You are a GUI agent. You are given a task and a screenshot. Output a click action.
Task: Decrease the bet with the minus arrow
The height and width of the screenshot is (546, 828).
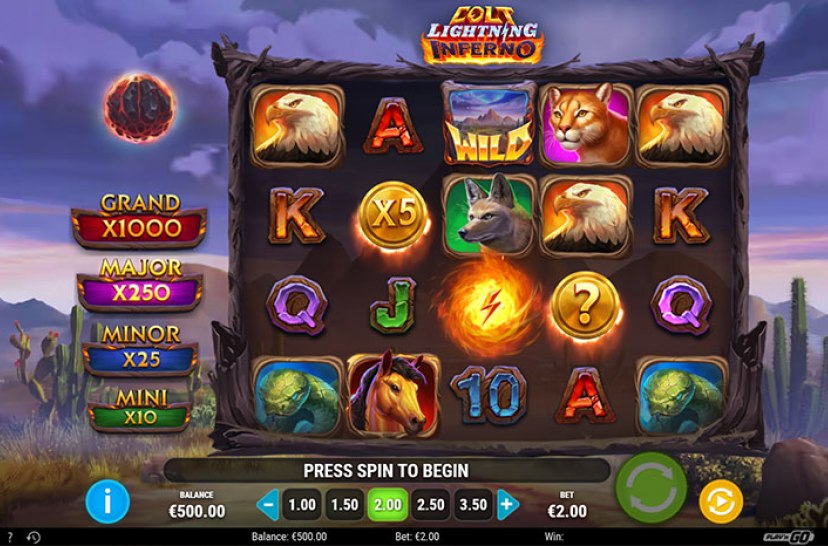coord(267,504)
